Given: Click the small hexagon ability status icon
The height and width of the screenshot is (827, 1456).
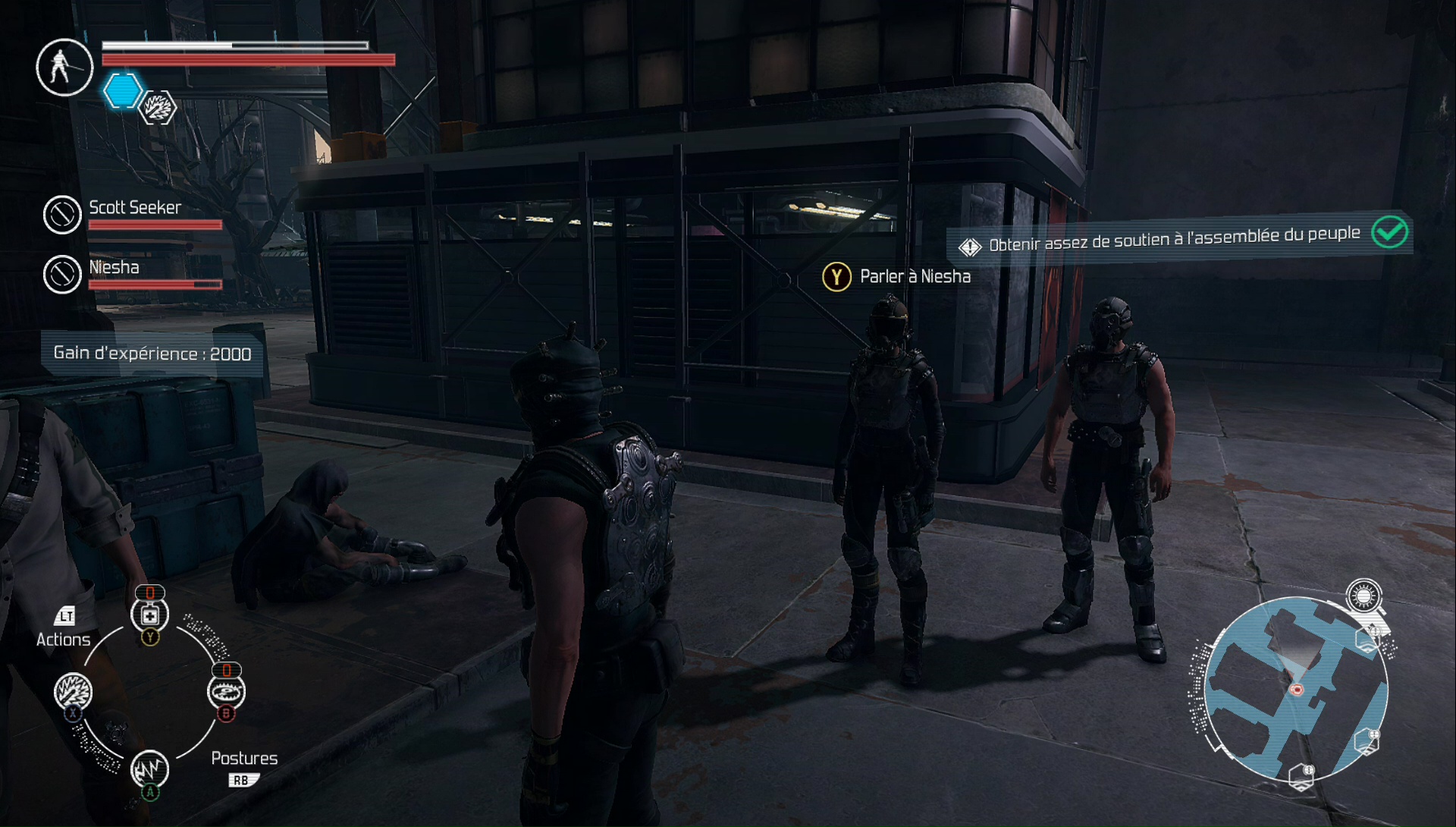Looking at the screenshot, I should pyautogui.click(x=158, y=108).
